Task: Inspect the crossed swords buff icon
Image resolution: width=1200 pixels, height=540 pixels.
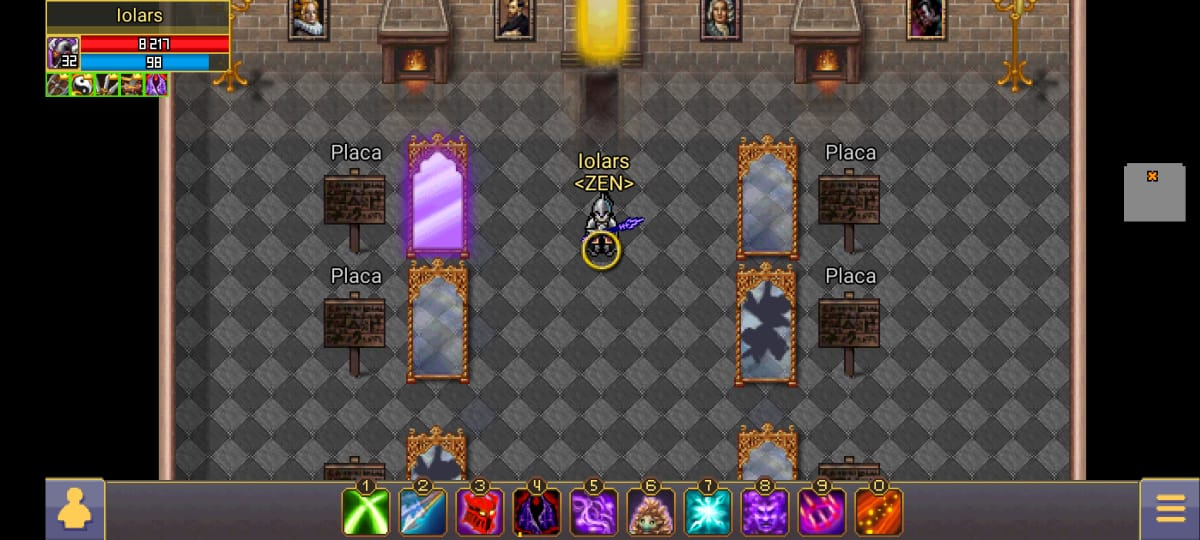Action: point(107,85)
